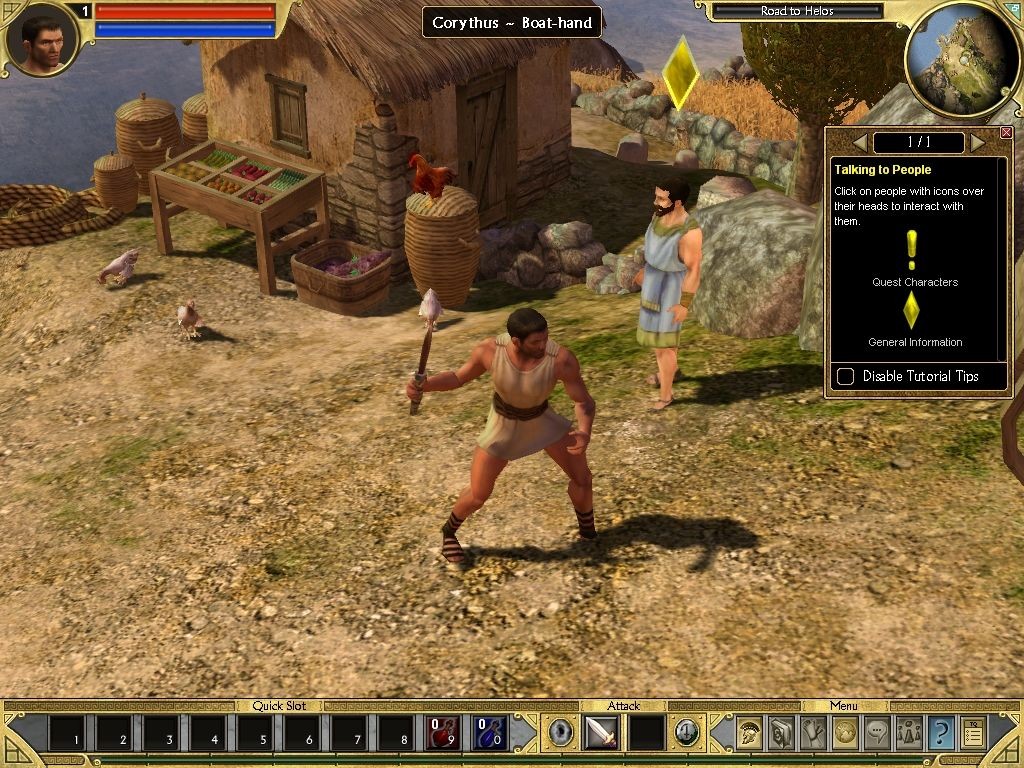Open the party members icon
Screen dimensions: 1024x768
909,733
